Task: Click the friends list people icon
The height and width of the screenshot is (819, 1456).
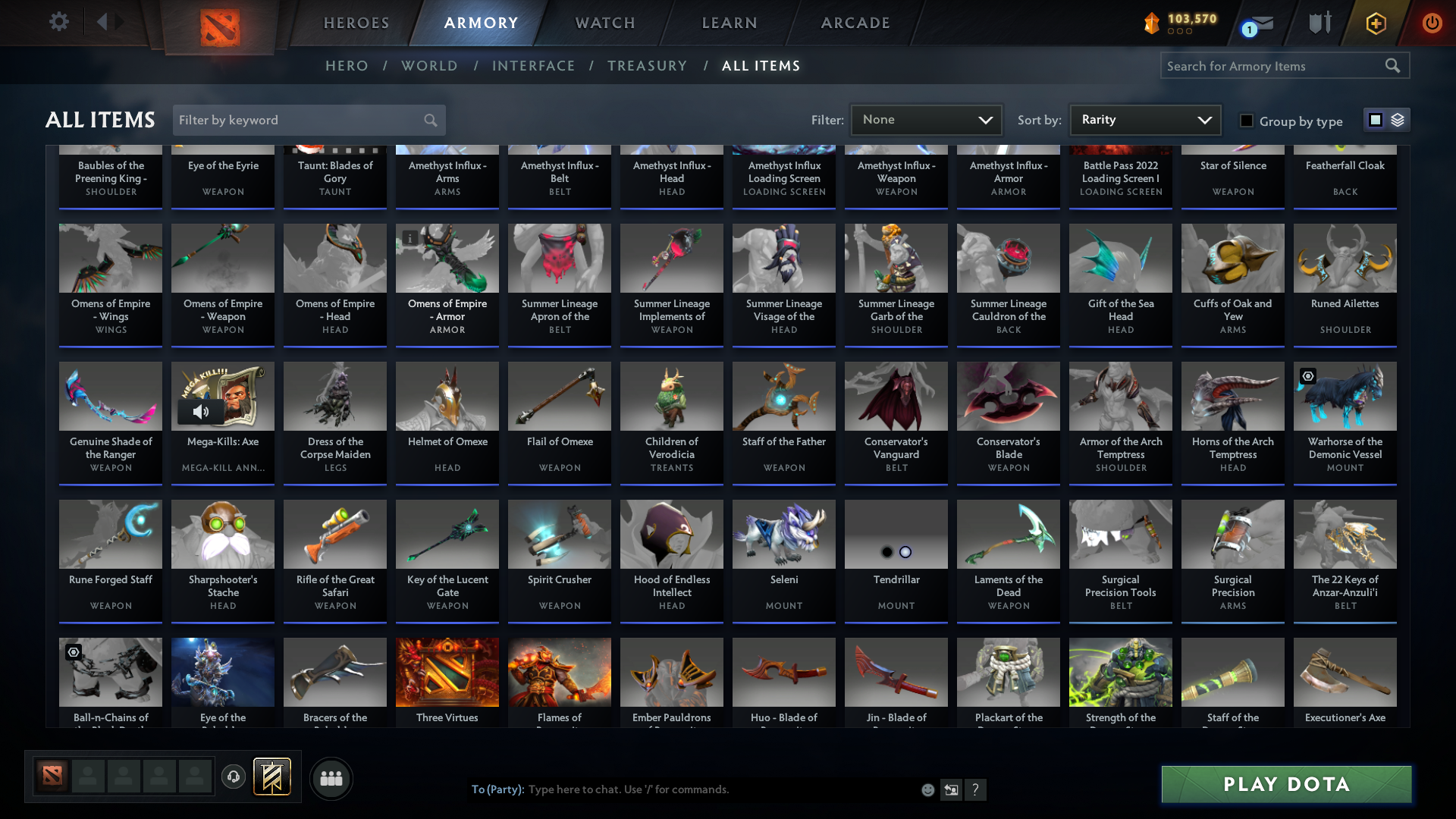Action: coord(331,778)
